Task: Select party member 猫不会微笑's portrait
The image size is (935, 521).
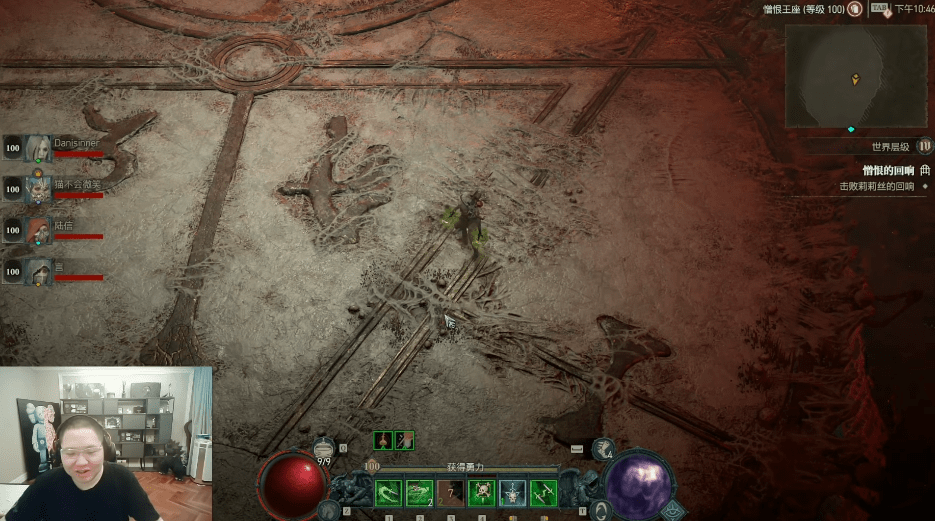Action: (39, 189)
